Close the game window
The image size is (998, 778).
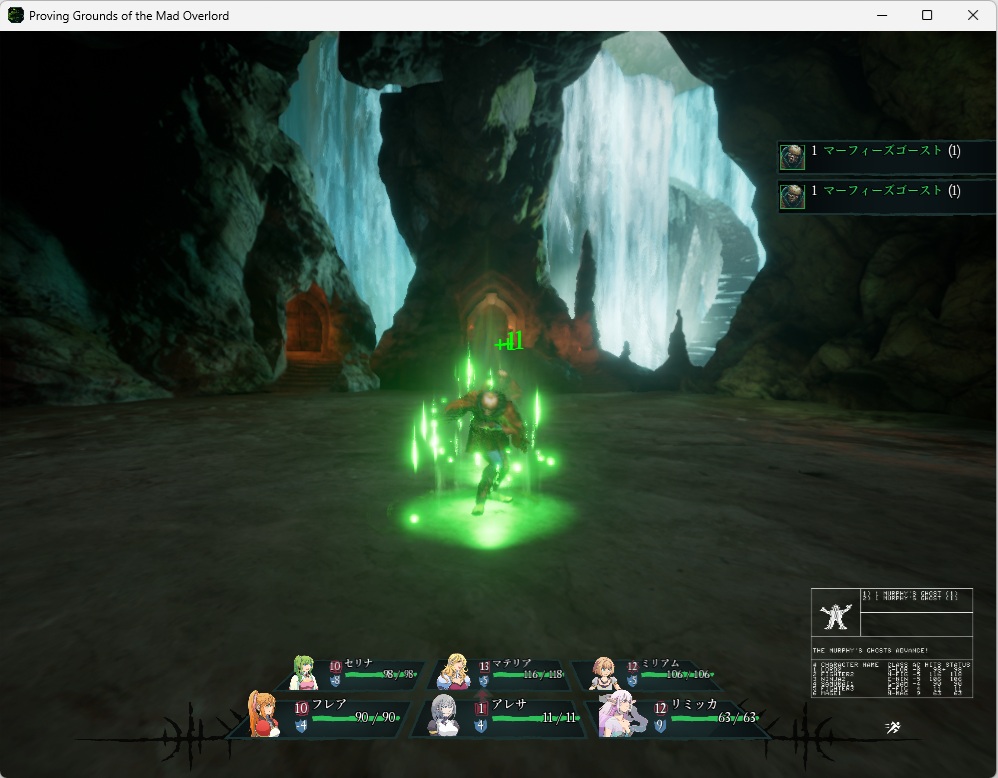[973, 15]
